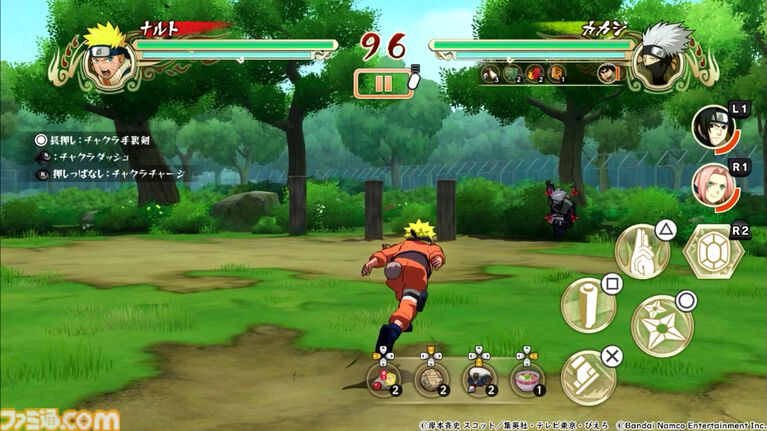The width and height of the screenshot is (767, 431).
Task: Tap the hexagonal shell guard button
Action: tap(712, 250)
